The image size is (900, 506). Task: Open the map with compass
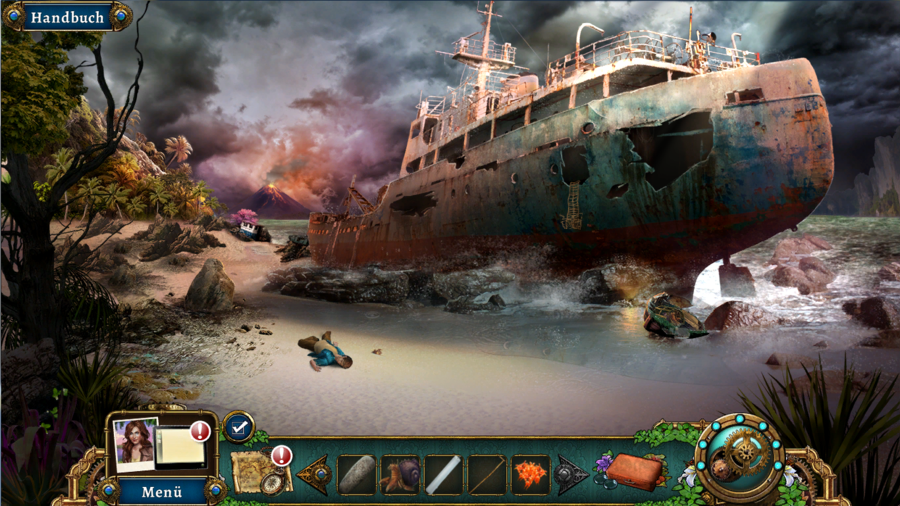click(x=259, y=472)
